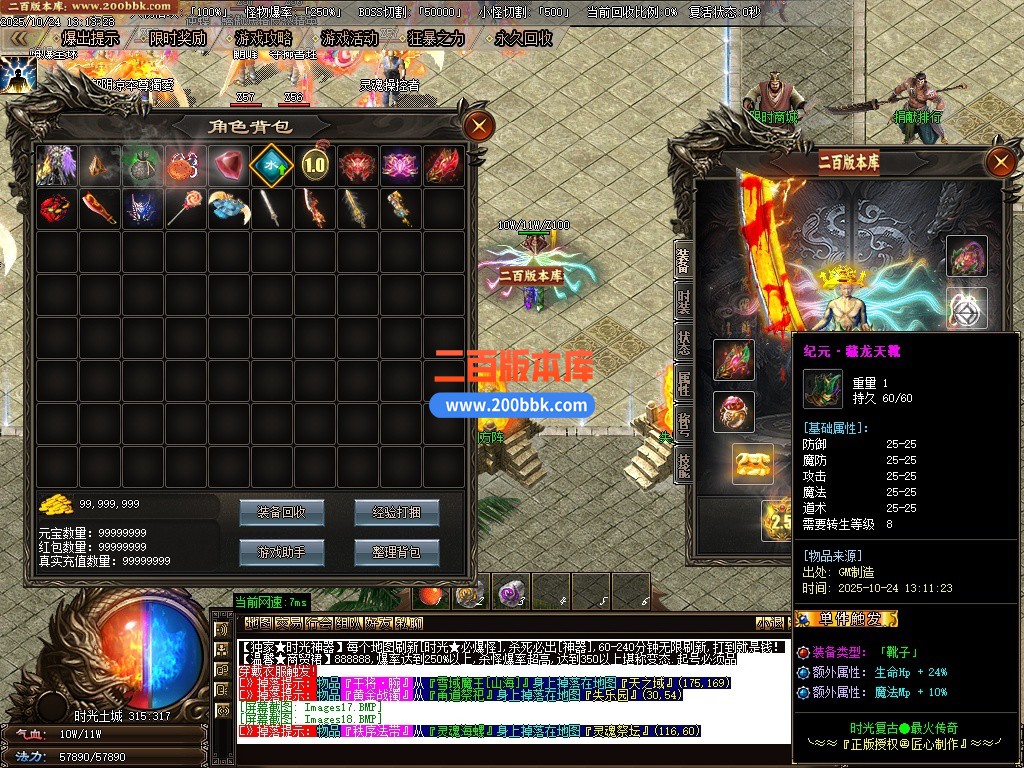Open the 爆出提示 drop notice menu
1024x768 pixels.
pyautogui.click(x=89, y=38)
